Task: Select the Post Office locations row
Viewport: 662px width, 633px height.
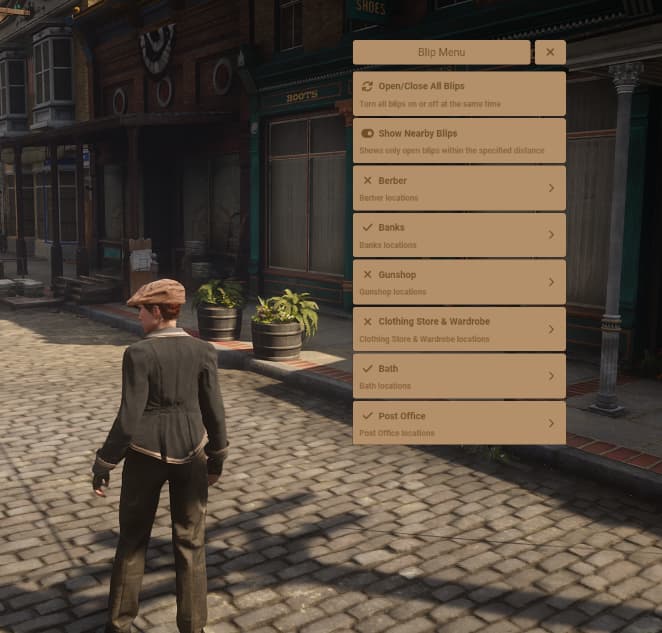Action: point(459,423)
